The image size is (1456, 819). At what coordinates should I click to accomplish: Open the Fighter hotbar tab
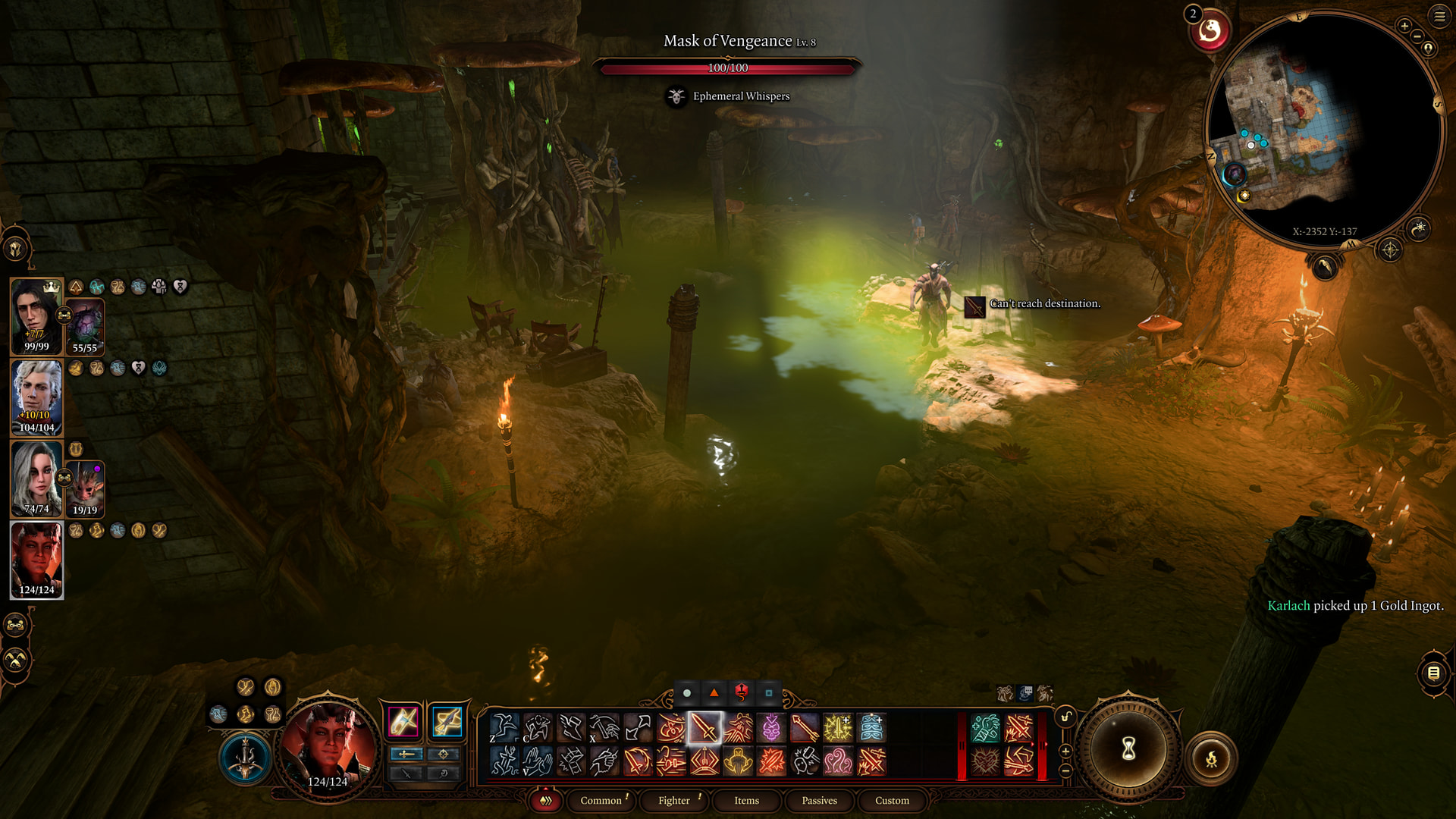(673, 800)
